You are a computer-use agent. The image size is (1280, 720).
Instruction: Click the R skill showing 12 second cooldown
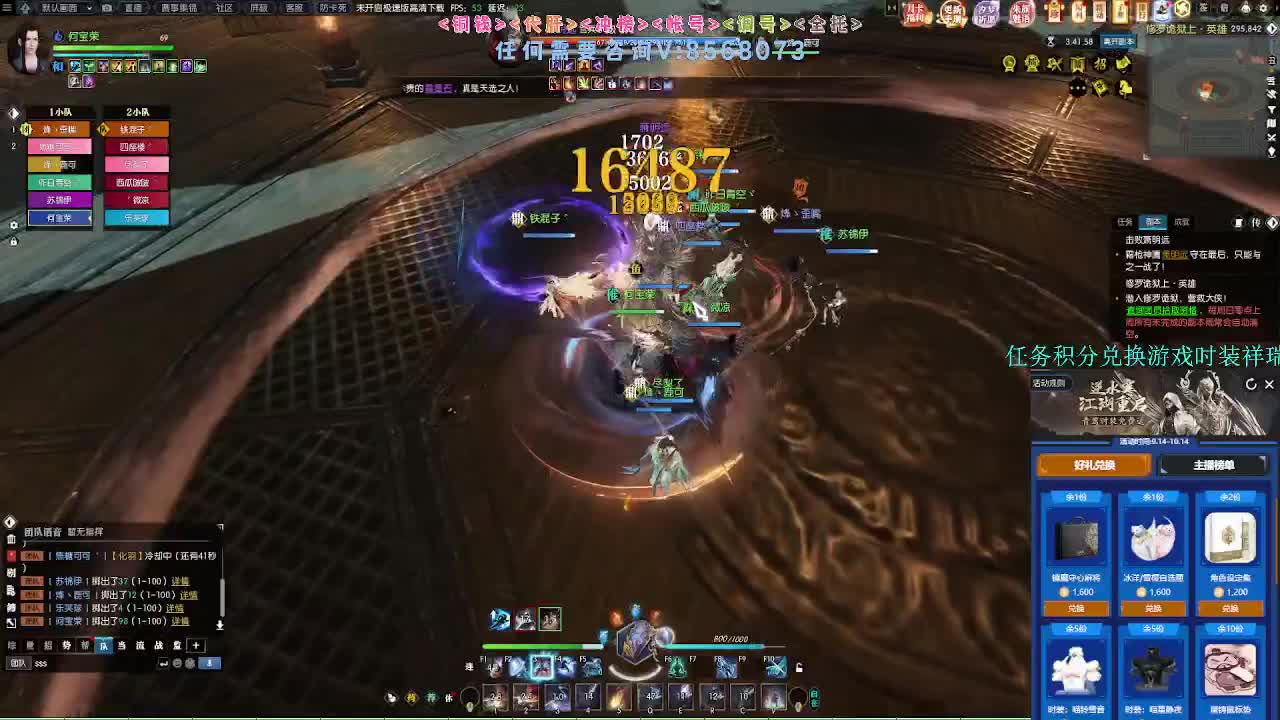pyautogui.click(x=713, y=694)
